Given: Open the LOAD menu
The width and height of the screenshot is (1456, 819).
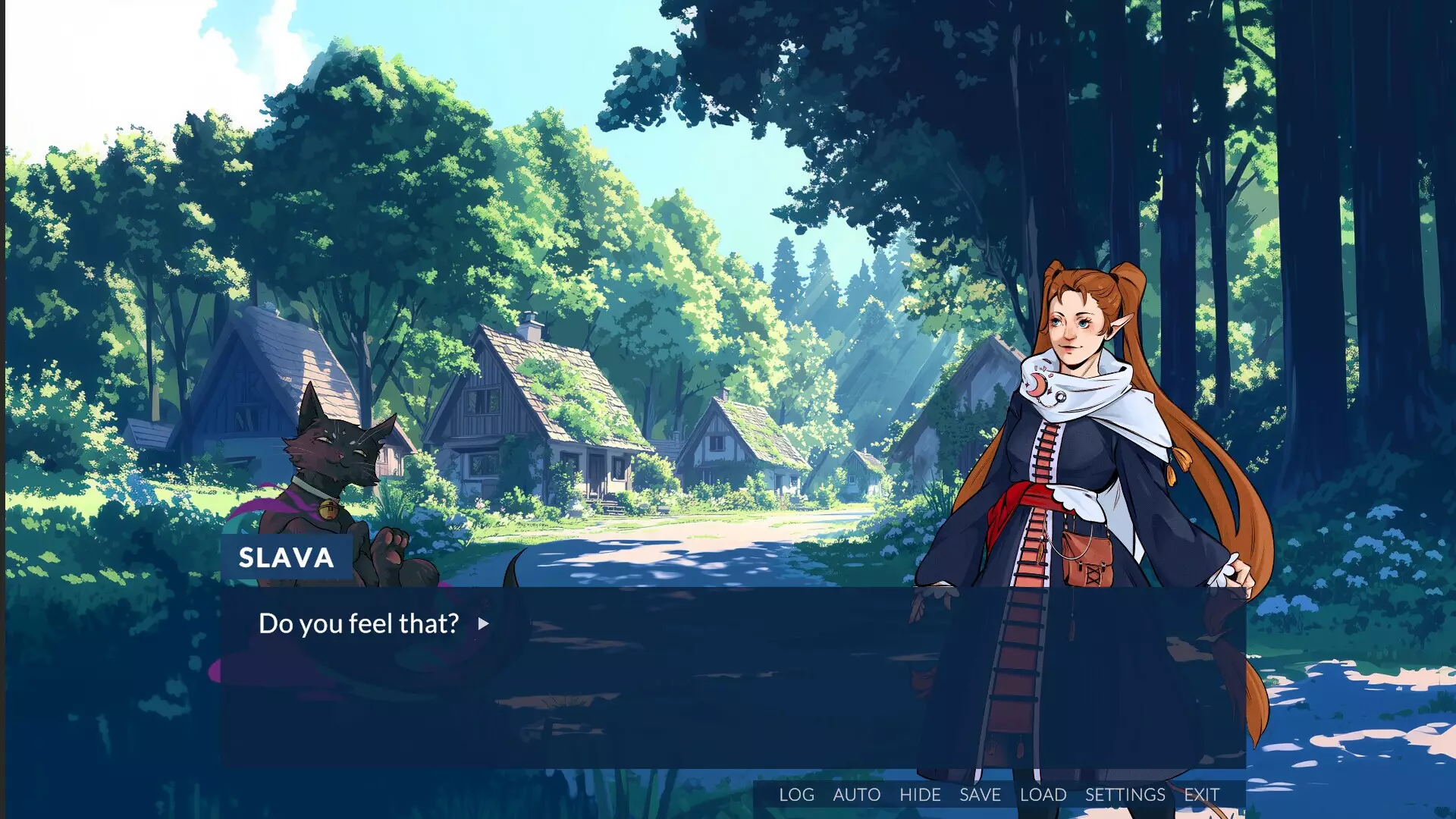Looking at the screenshot, I should [1043, 795].
